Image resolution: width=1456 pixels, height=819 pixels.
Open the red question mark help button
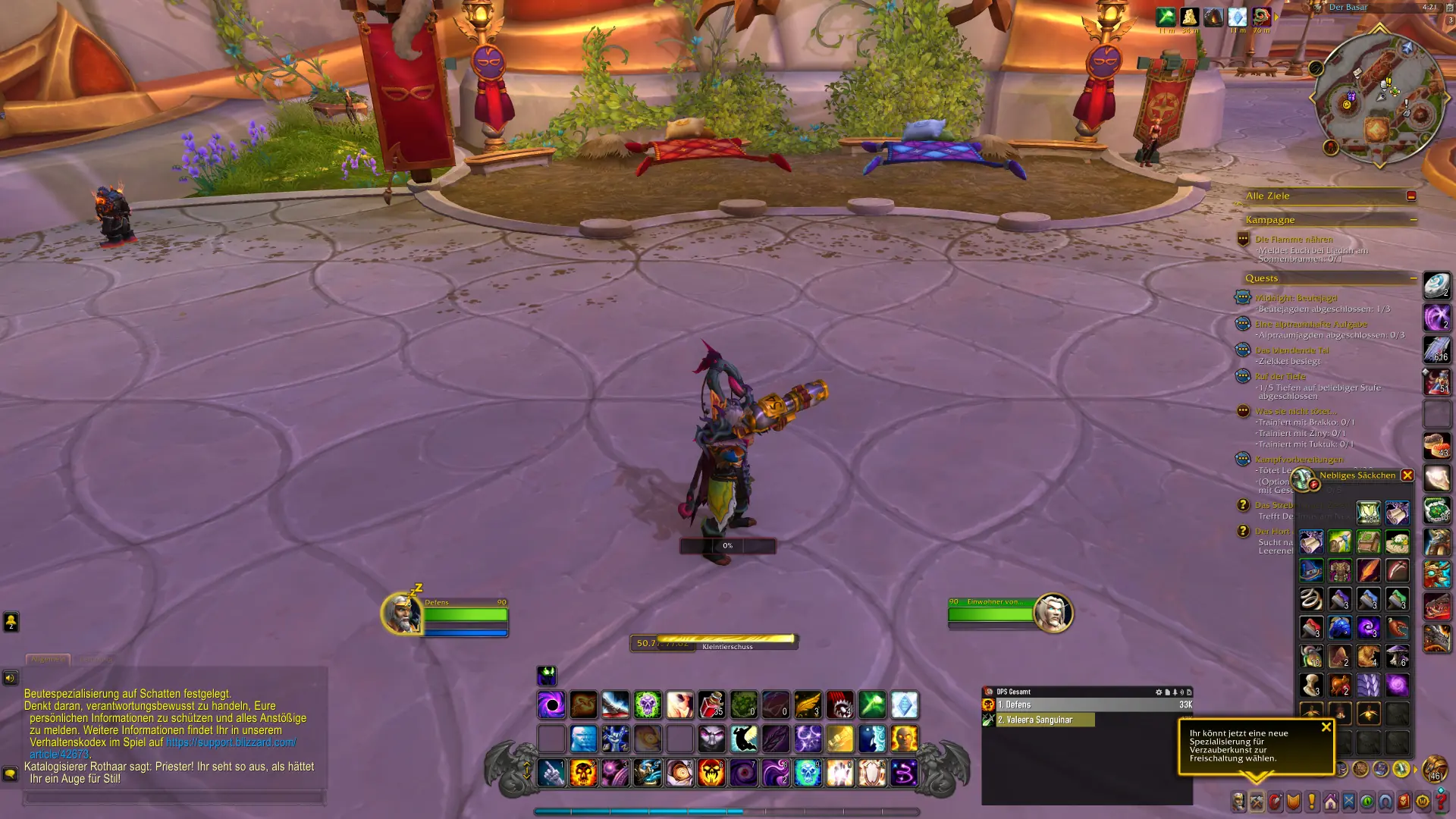pyautogui.click(x=1441, y=802)
